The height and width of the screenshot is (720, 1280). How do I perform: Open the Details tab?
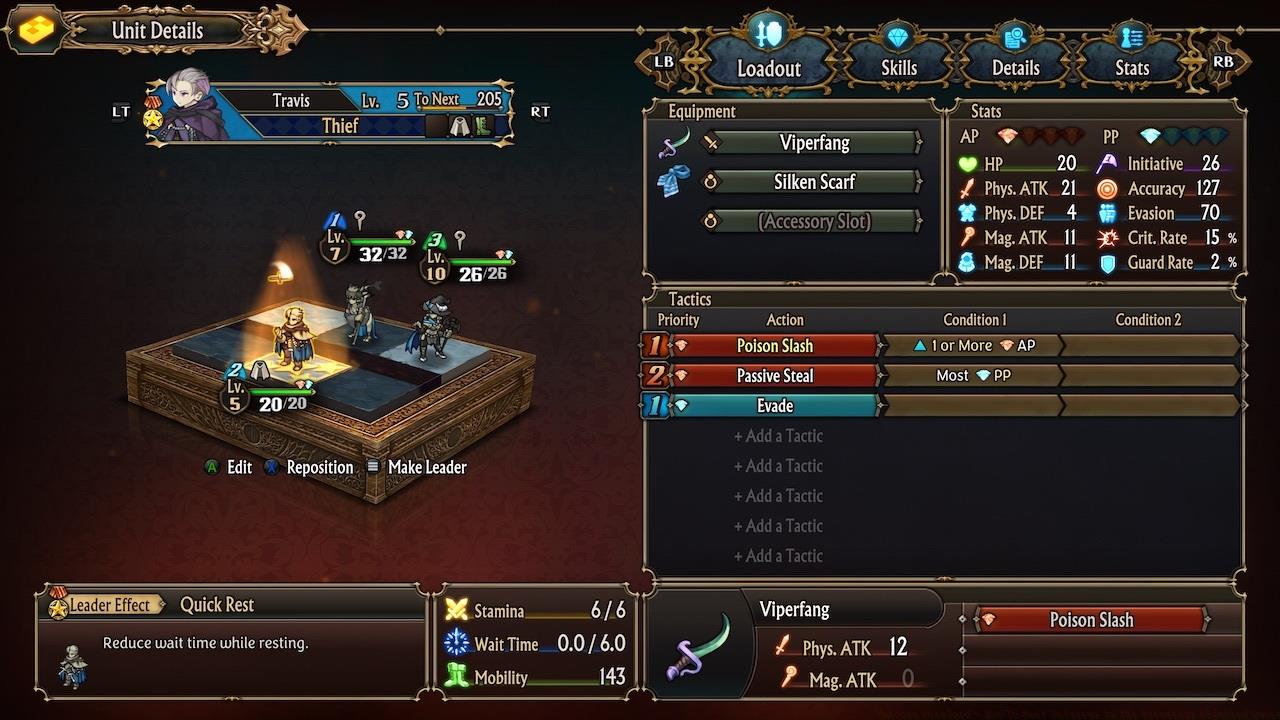pos(1014,67)
